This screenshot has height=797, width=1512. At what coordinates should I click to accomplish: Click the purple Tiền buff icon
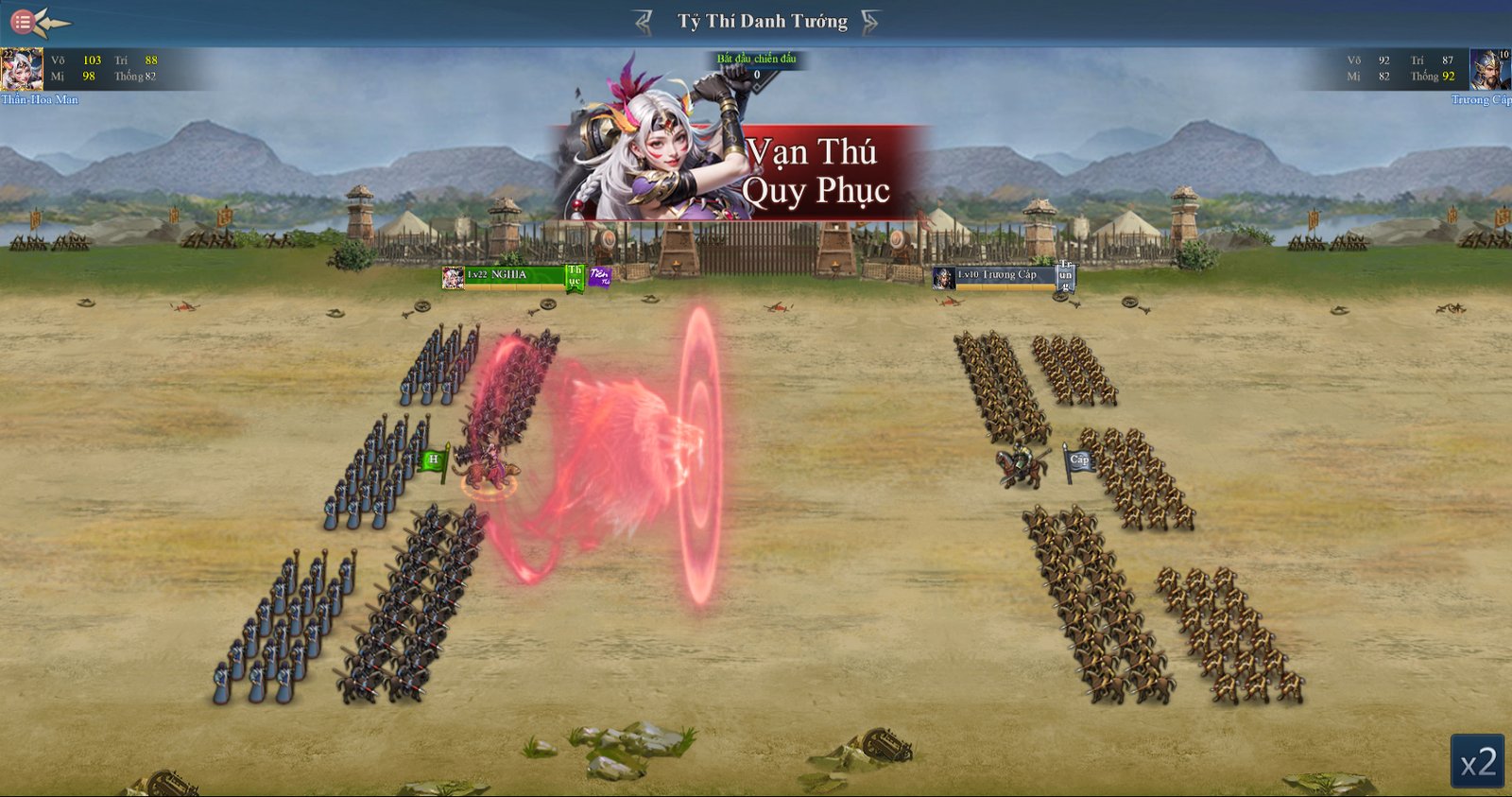[x=599, y=276]
